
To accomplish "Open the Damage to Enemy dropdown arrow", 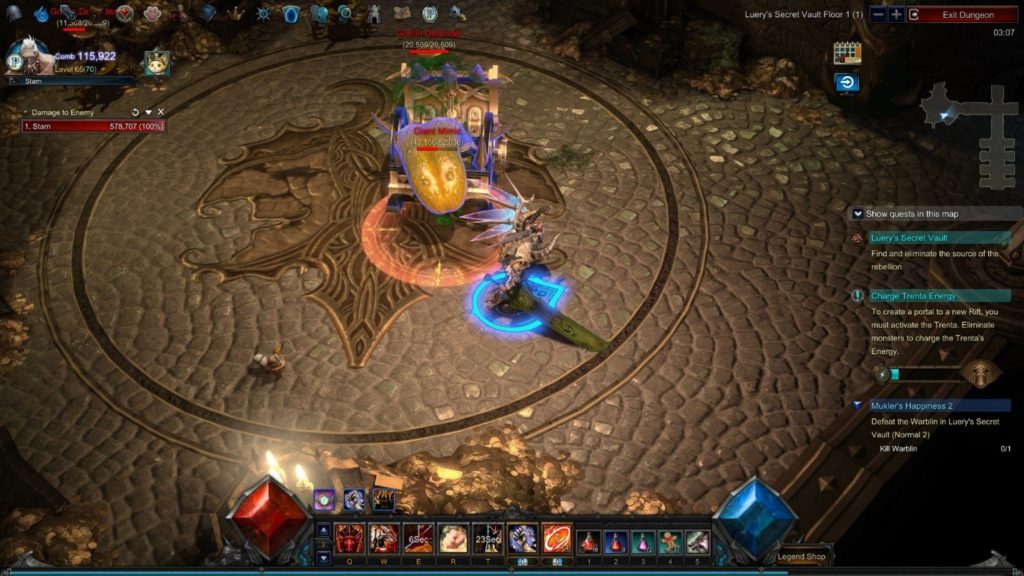I will [148, 112].
